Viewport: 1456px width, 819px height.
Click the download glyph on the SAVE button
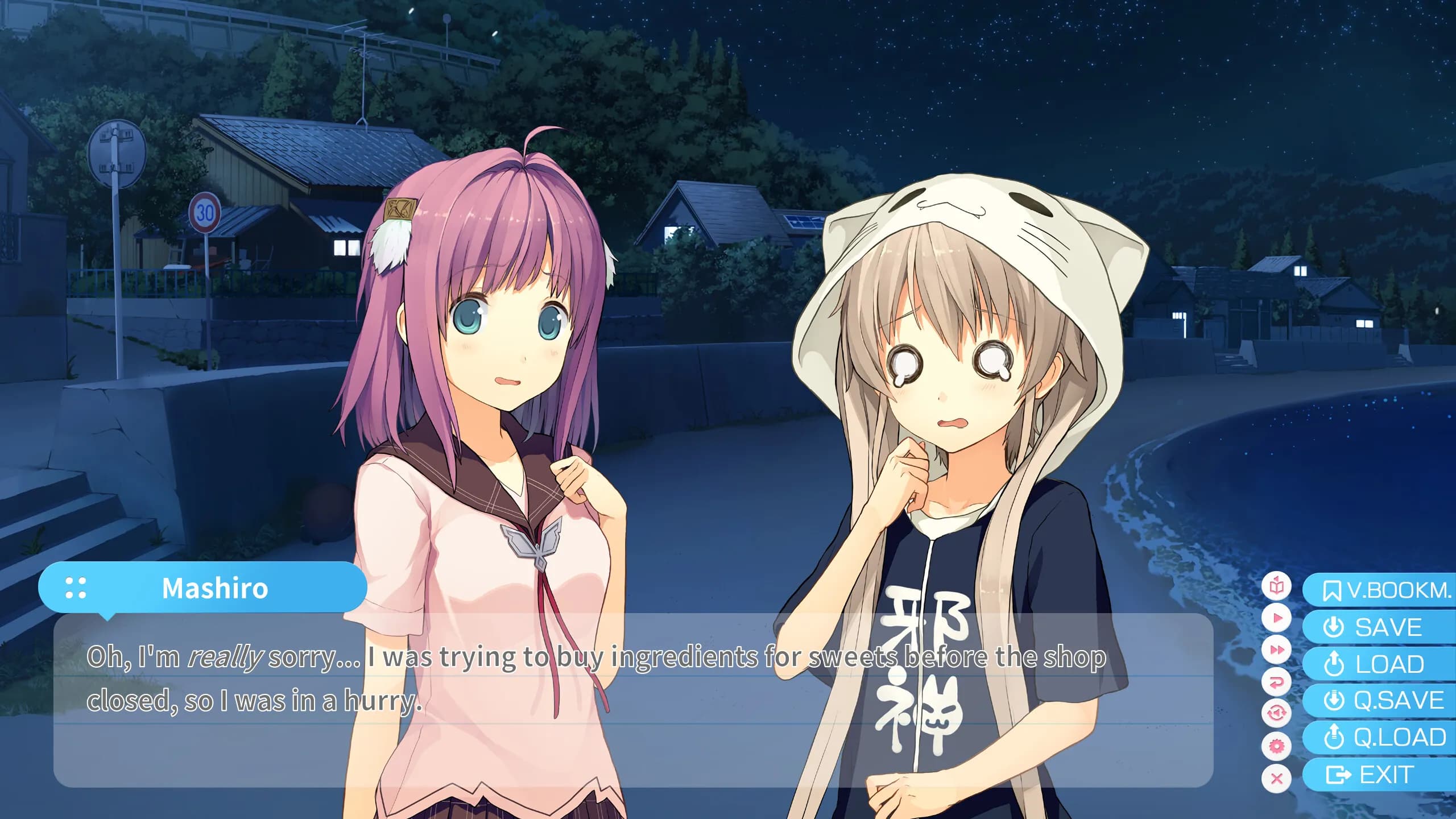(x=1334, y=626)
